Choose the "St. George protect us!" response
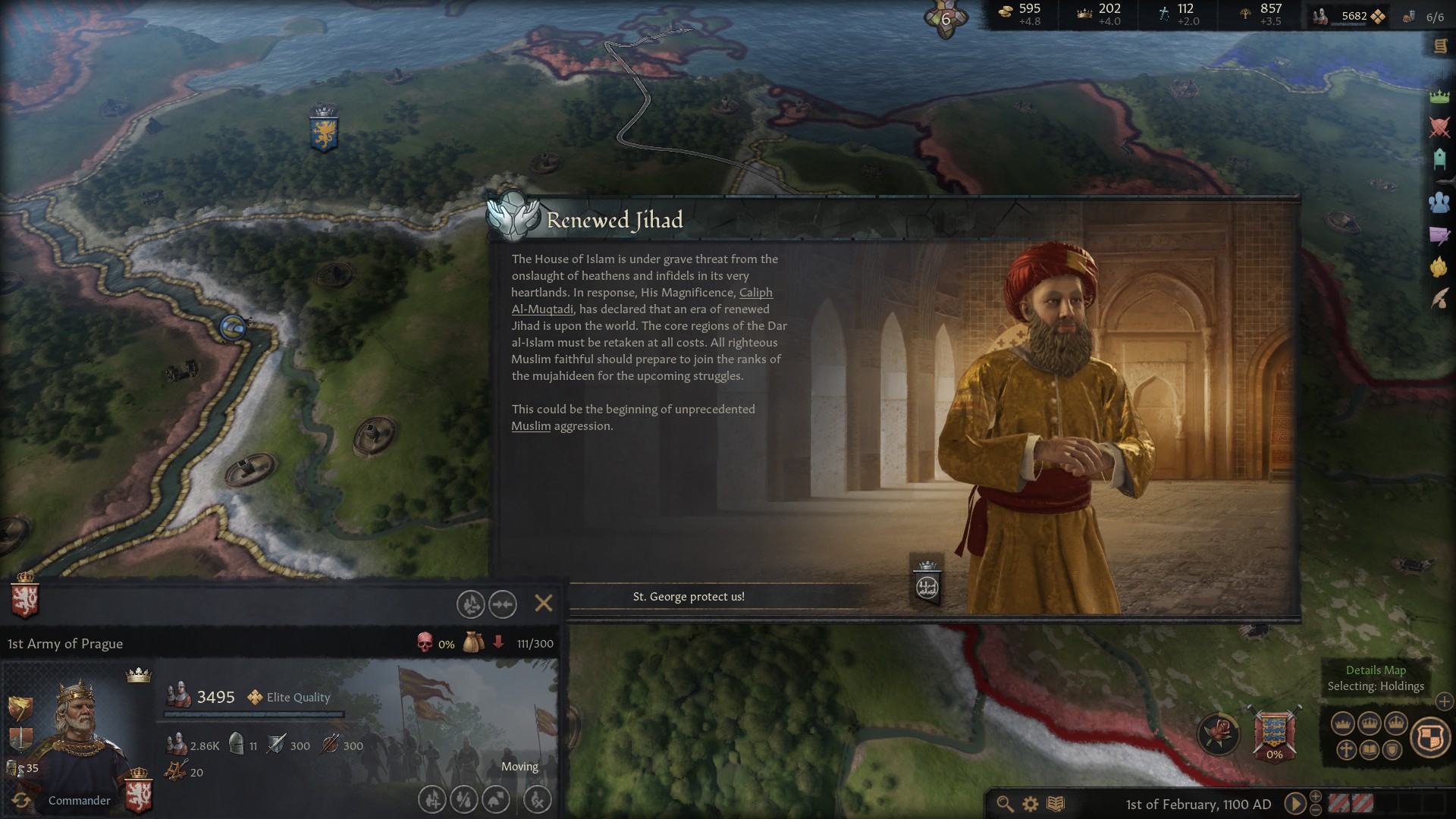 point(689,597)
